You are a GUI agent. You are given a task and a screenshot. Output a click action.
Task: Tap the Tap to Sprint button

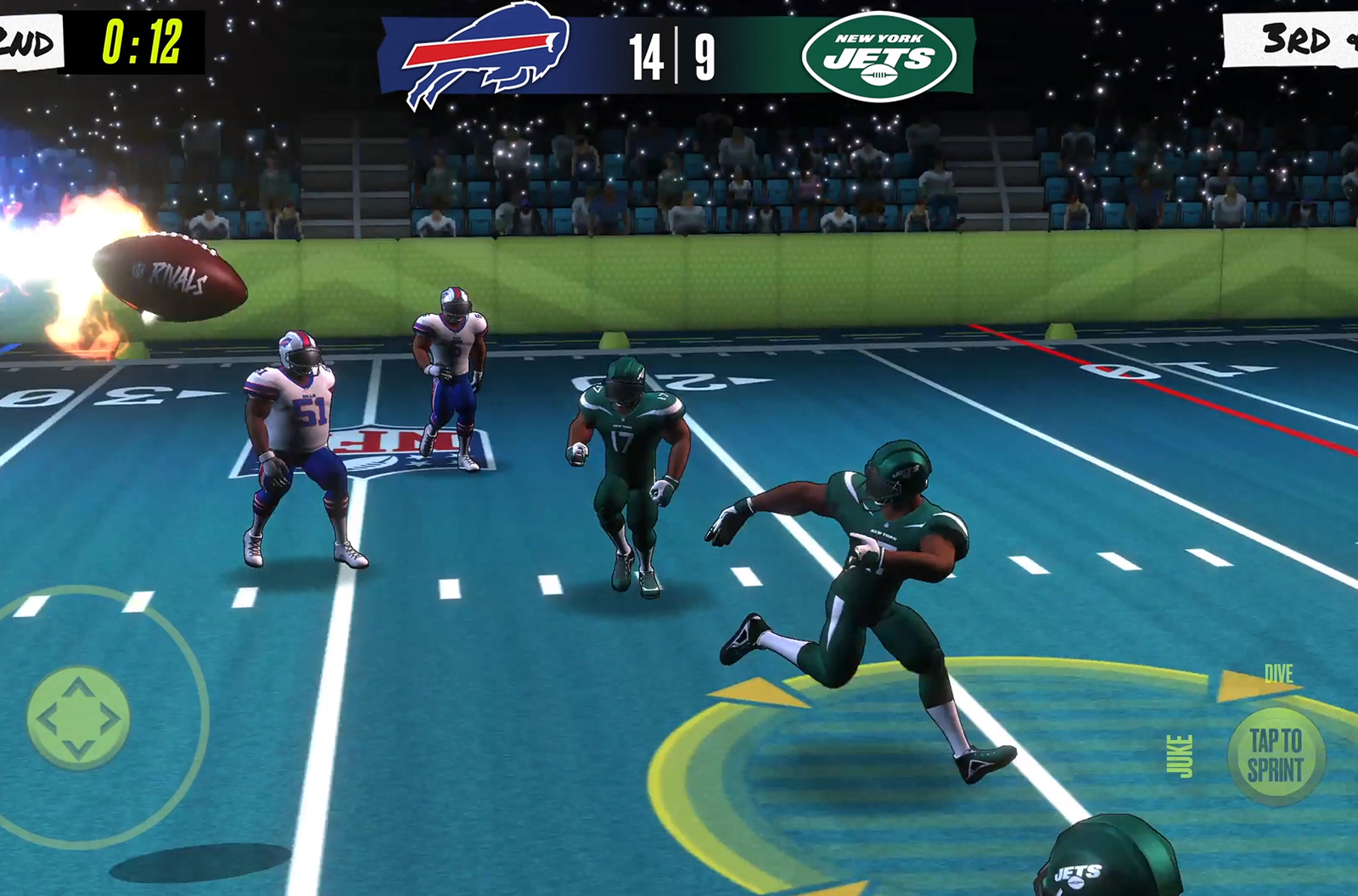[x=1276, y=755]
